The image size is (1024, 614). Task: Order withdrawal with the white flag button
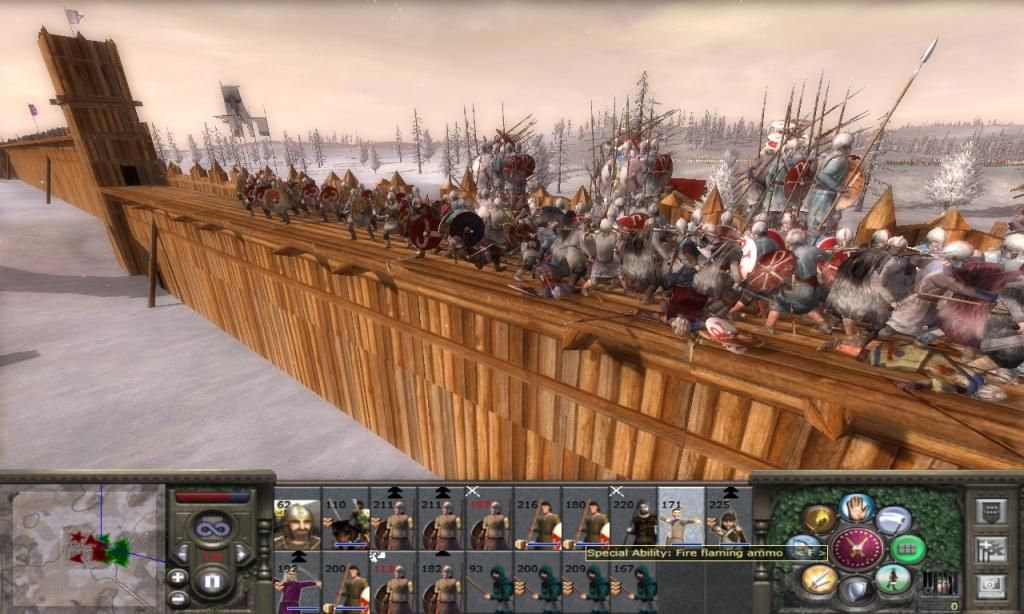[x=894, y=520]
